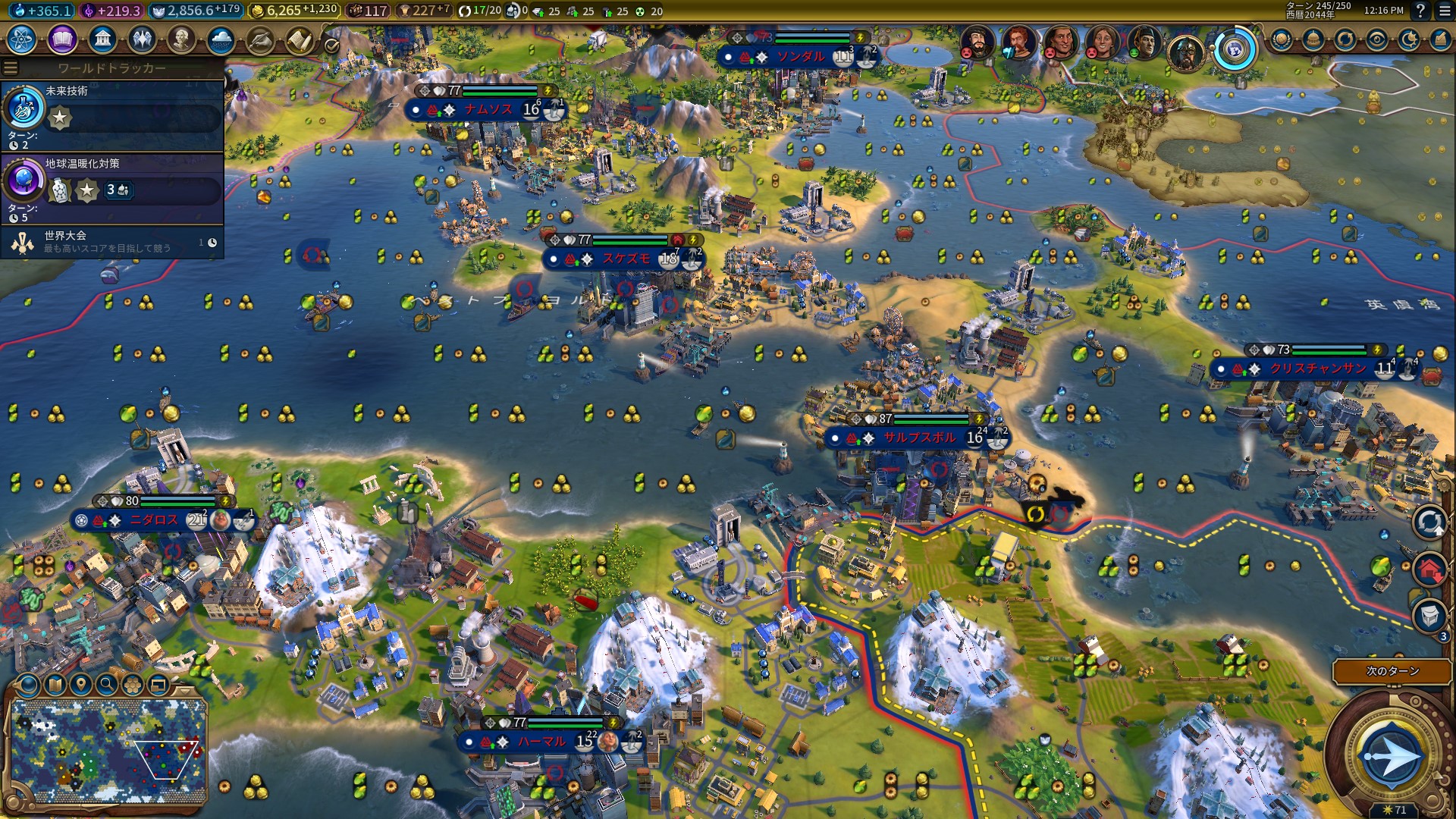The height and width of the screenshot is (819, 1456).
Task: Open the Civilopedia question mark button
Action: pyautogui.click(x=1420, y=11)
